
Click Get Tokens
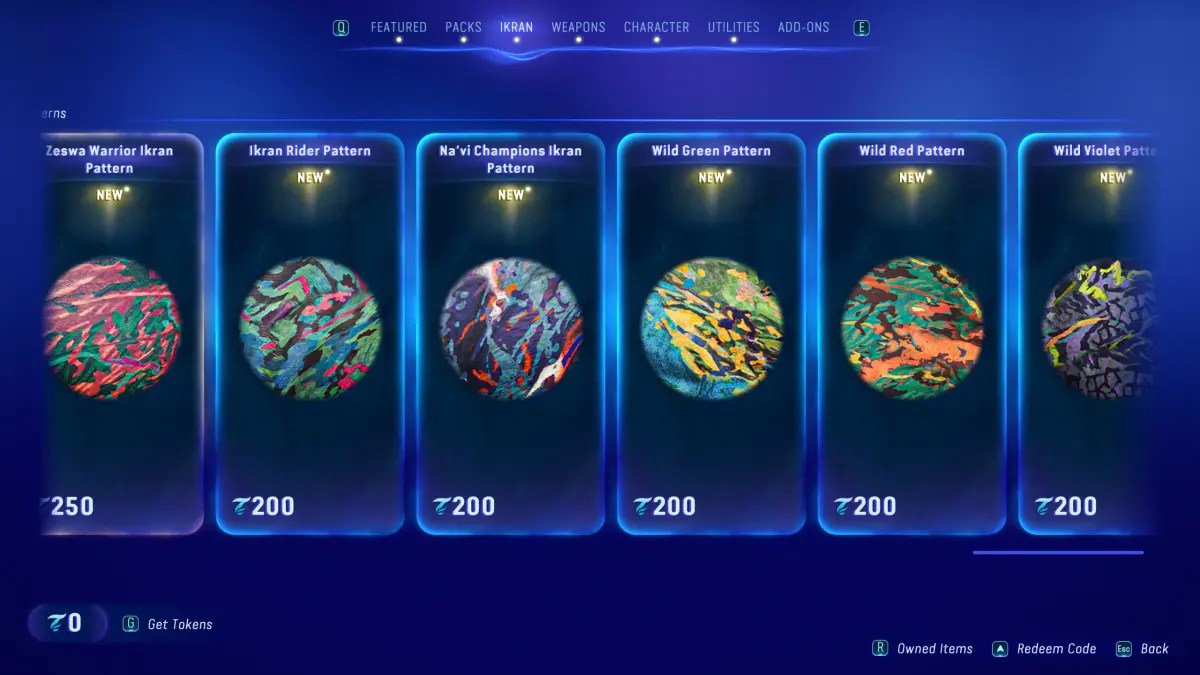(179, 624)
